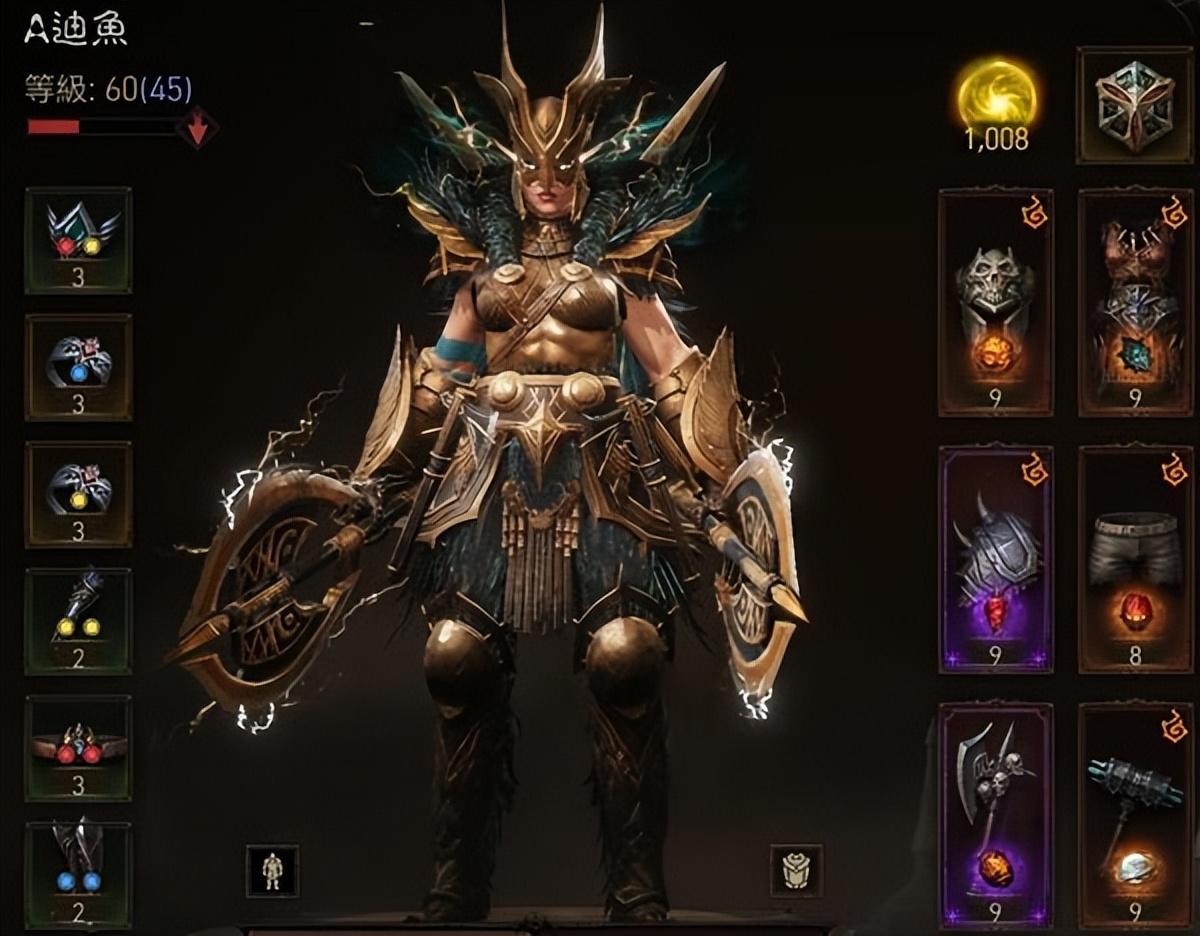This screenshot has height=936, width=1200.
Task: Open the chest armor equipment slot
Action: point(1135,302)
